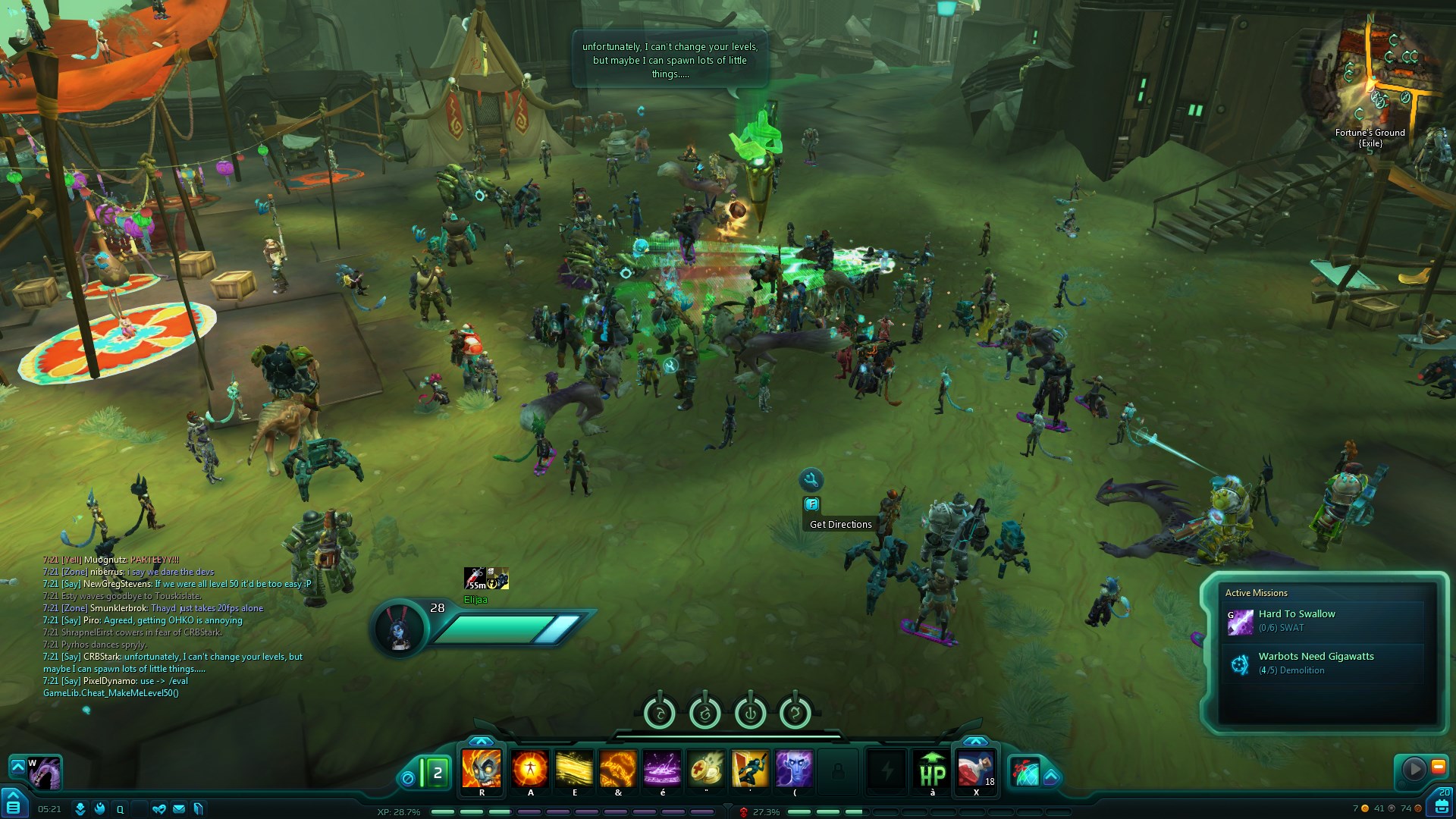Image resolution: width=1456 pixels, height=819 pixels.
Task: Open the inventory bag button
Action: coord(1442,805)
